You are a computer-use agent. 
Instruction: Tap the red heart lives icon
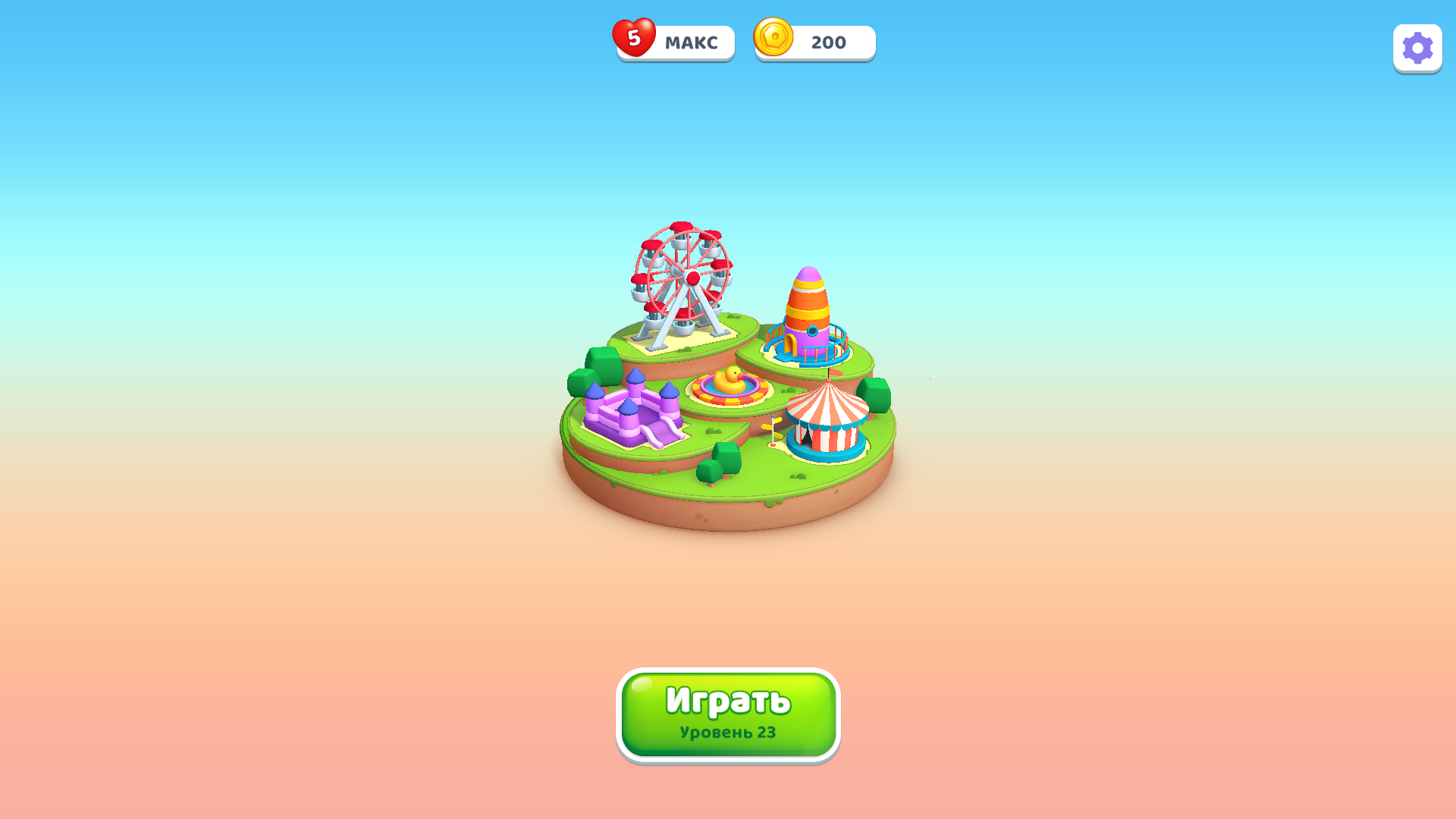click(x=635, y=39)
